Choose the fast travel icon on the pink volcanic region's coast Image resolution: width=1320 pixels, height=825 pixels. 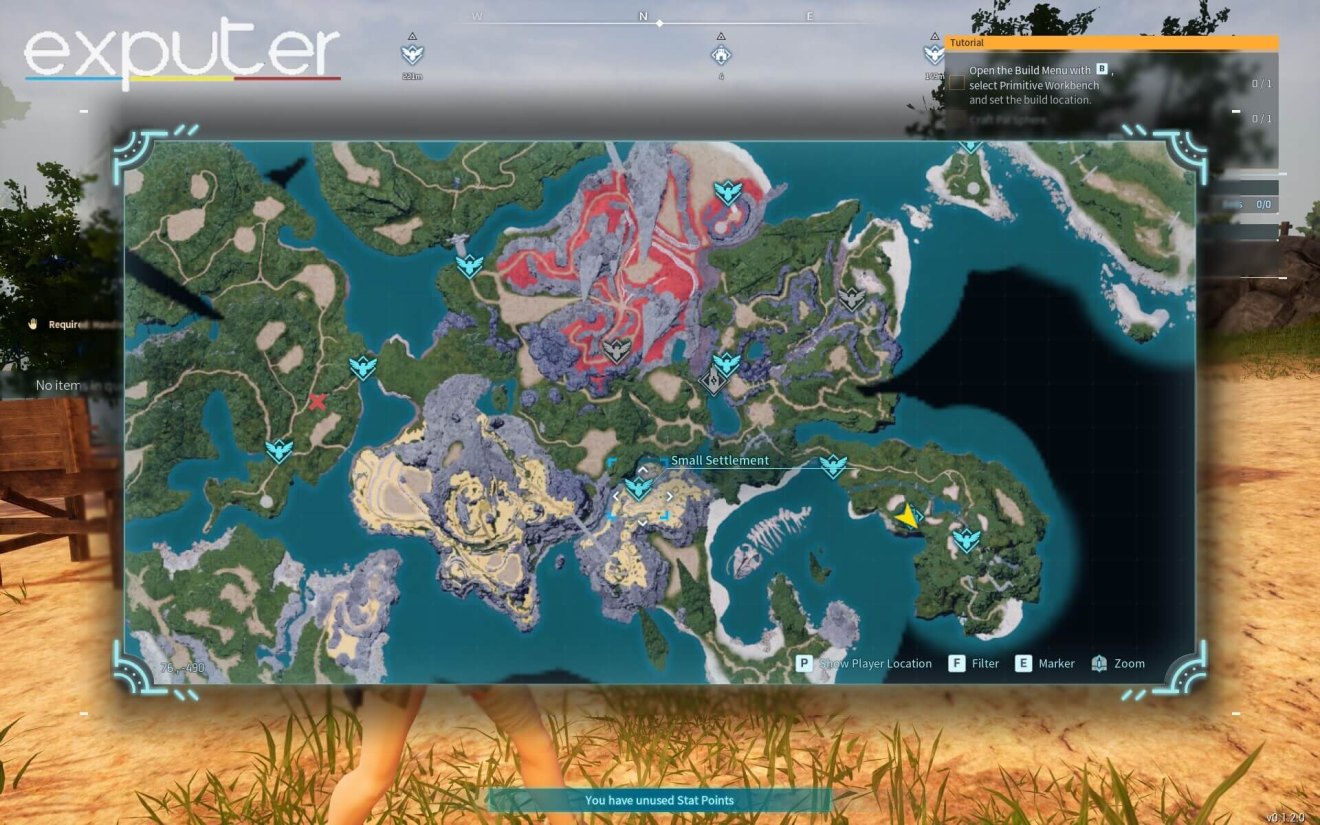[728, 192]
